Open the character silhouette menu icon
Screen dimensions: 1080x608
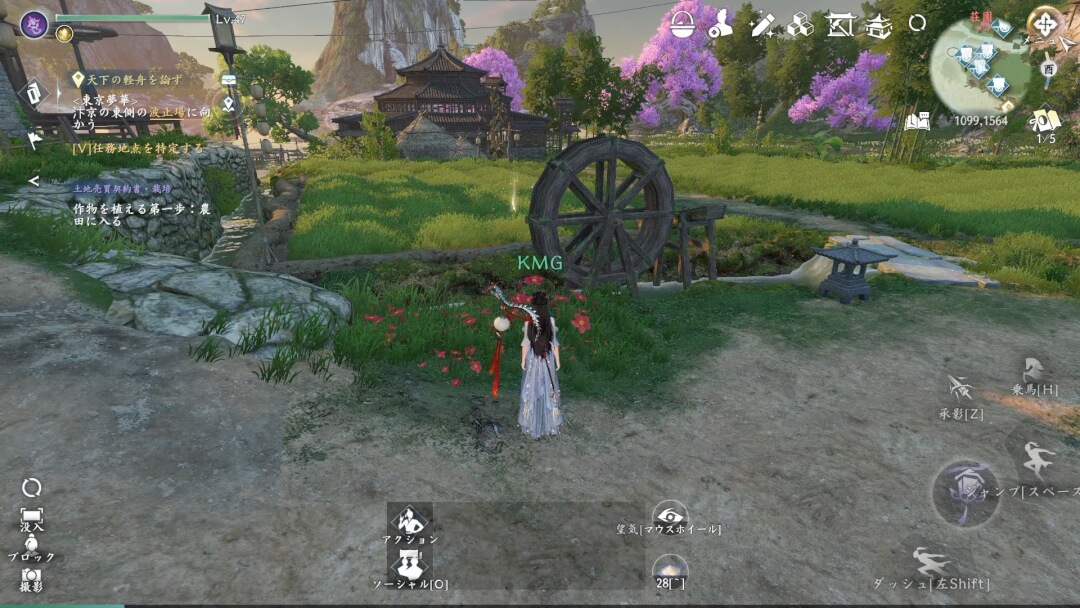(720, 25)
